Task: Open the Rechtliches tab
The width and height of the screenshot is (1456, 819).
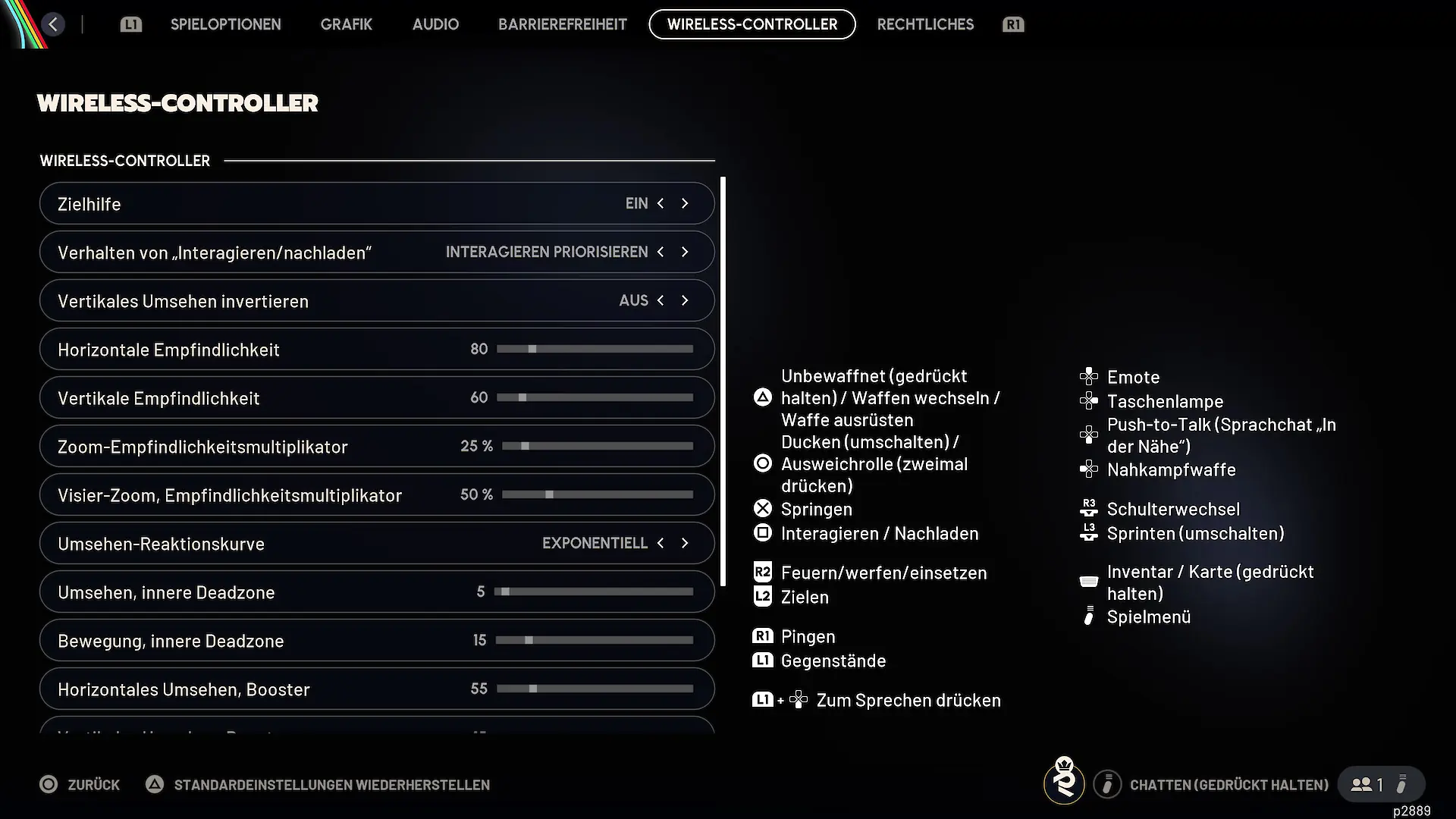Action: coord(925,24)
